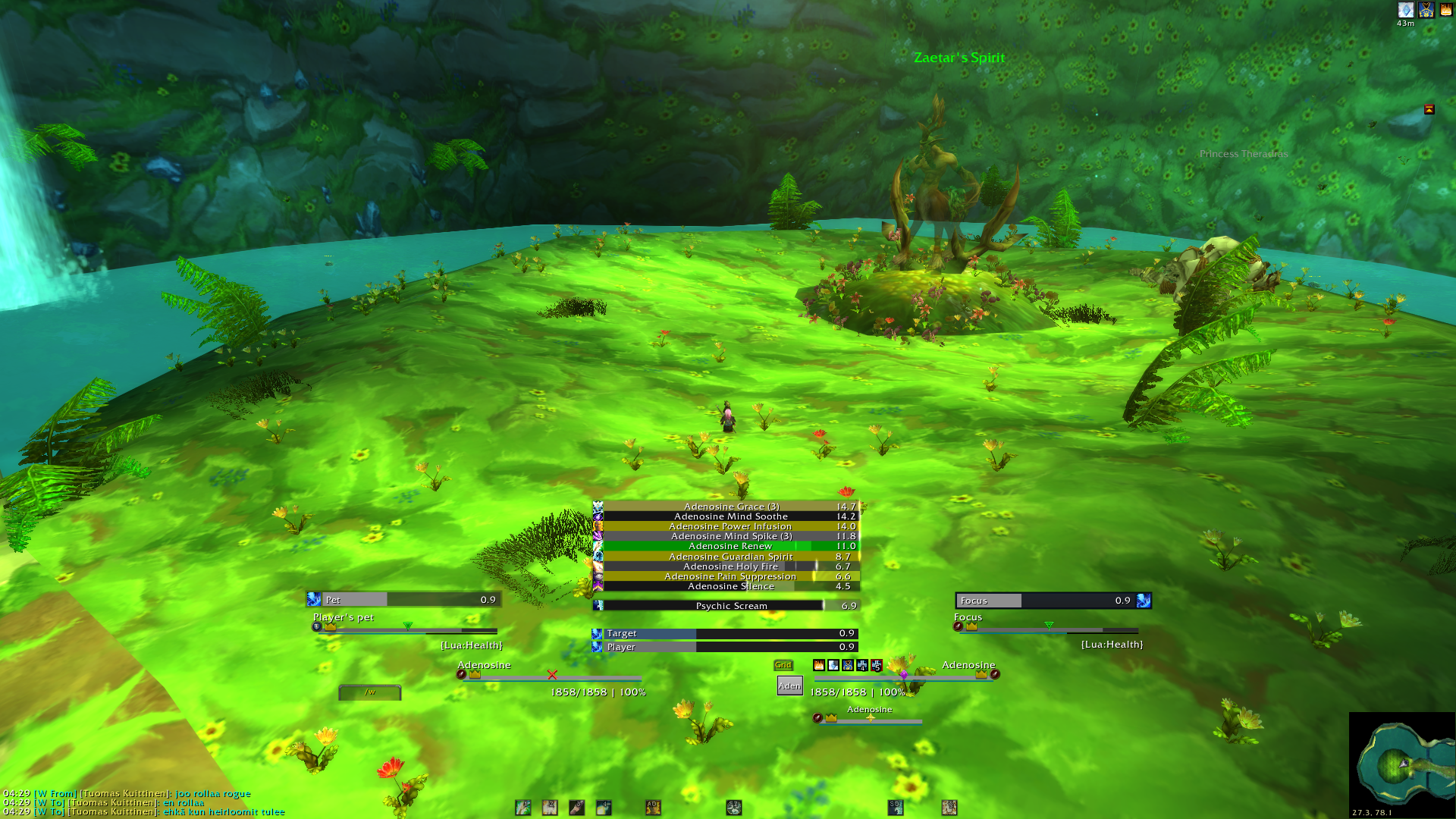This screenshot has height=819, width=1456.
Task: Open the Grid addon button
Action: 783,665
